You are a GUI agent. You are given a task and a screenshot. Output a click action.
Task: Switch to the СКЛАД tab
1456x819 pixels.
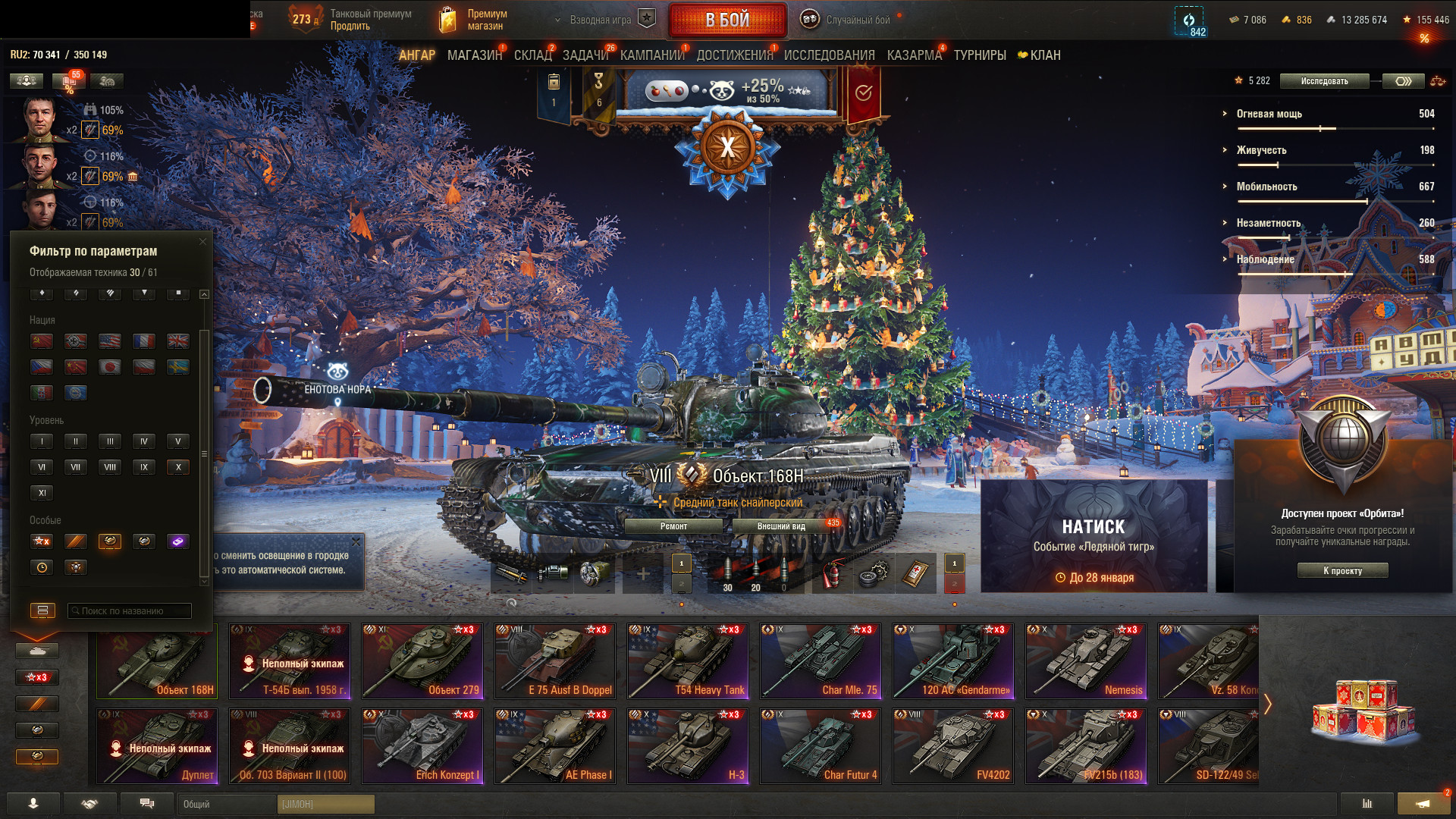[532, 55]
